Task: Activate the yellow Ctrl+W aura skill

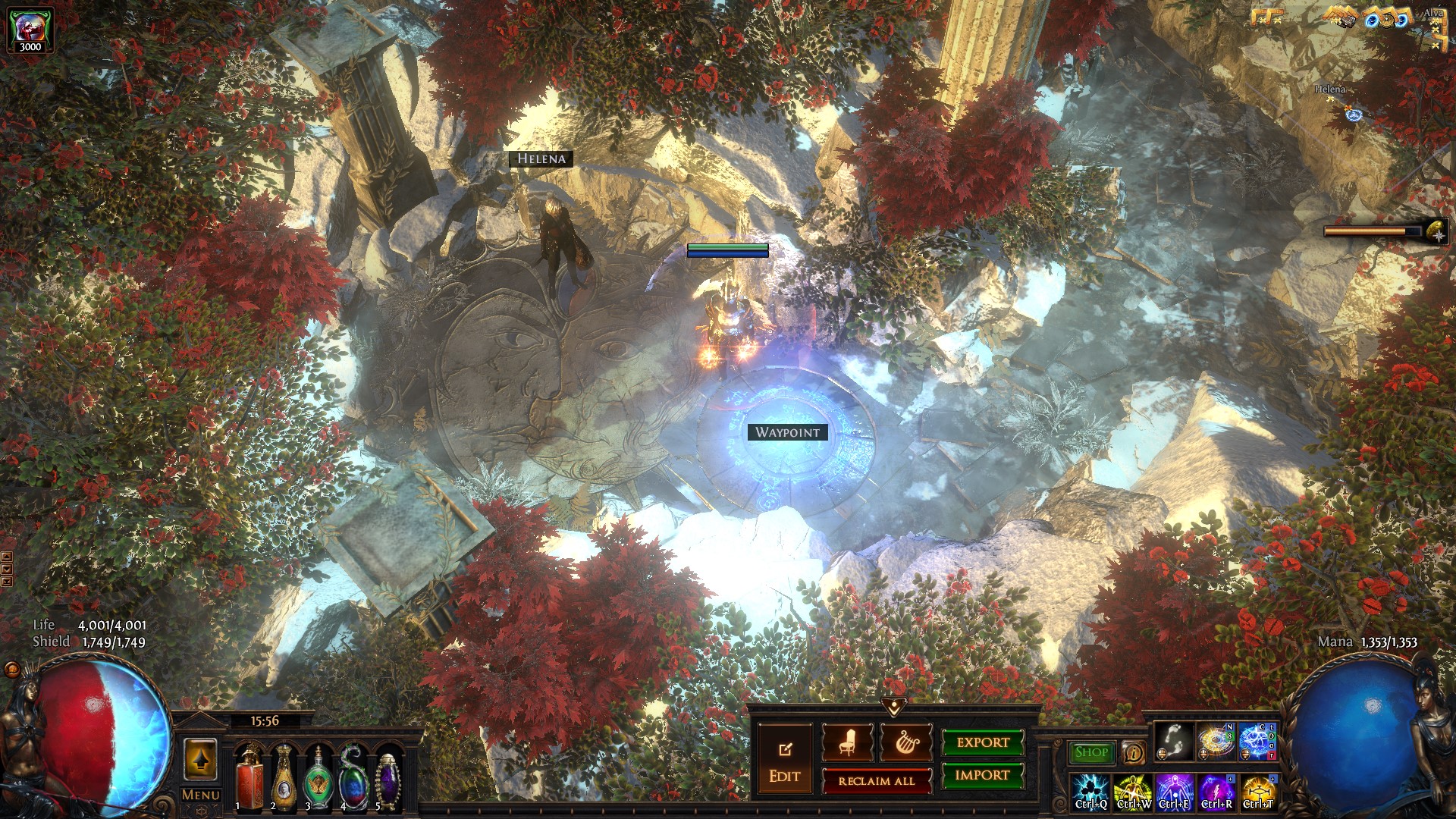Action: tap(1133, 792)
